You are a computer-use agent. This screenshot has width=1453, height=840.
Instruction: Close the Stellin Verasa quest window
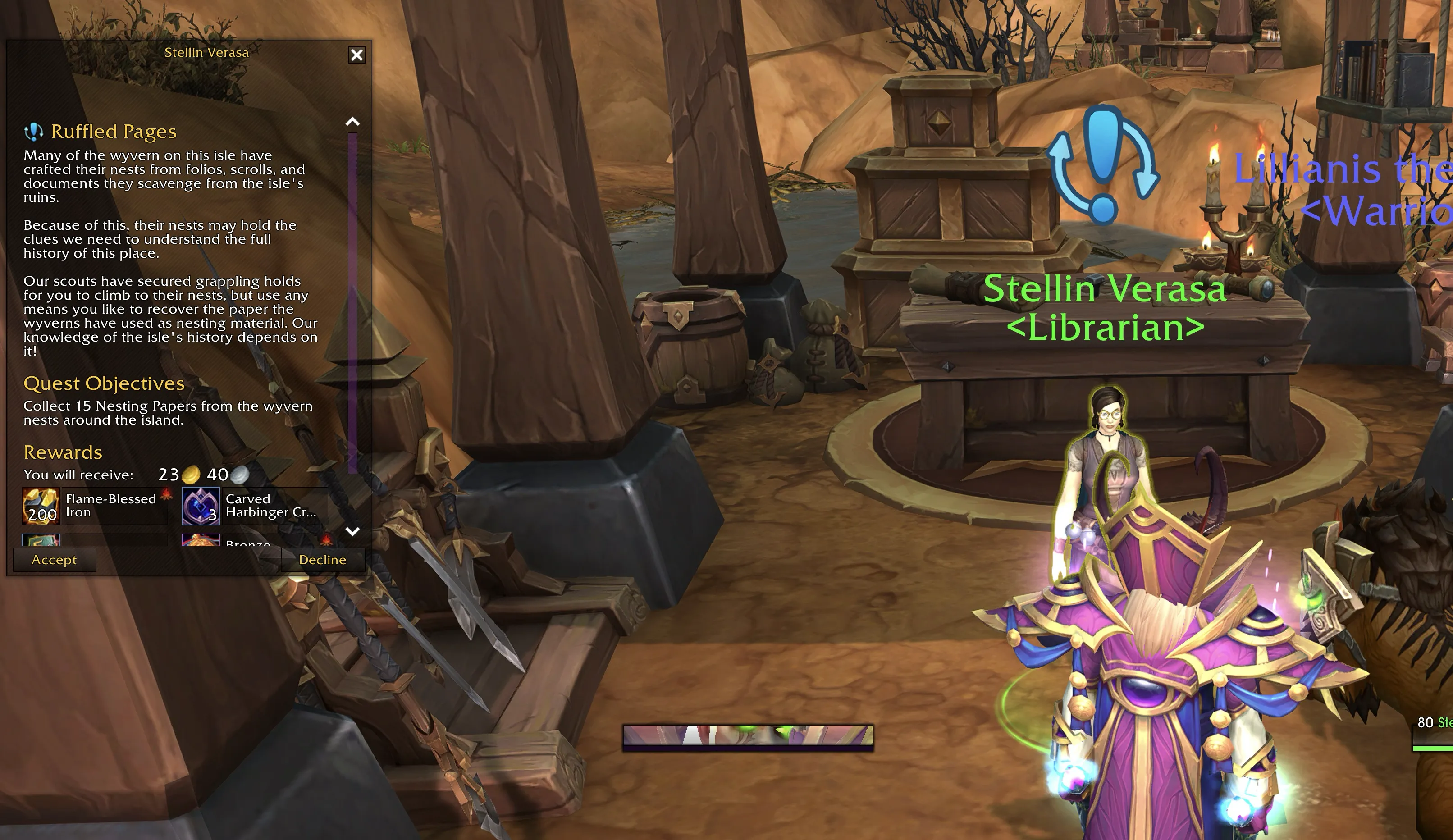coord(357,55)
